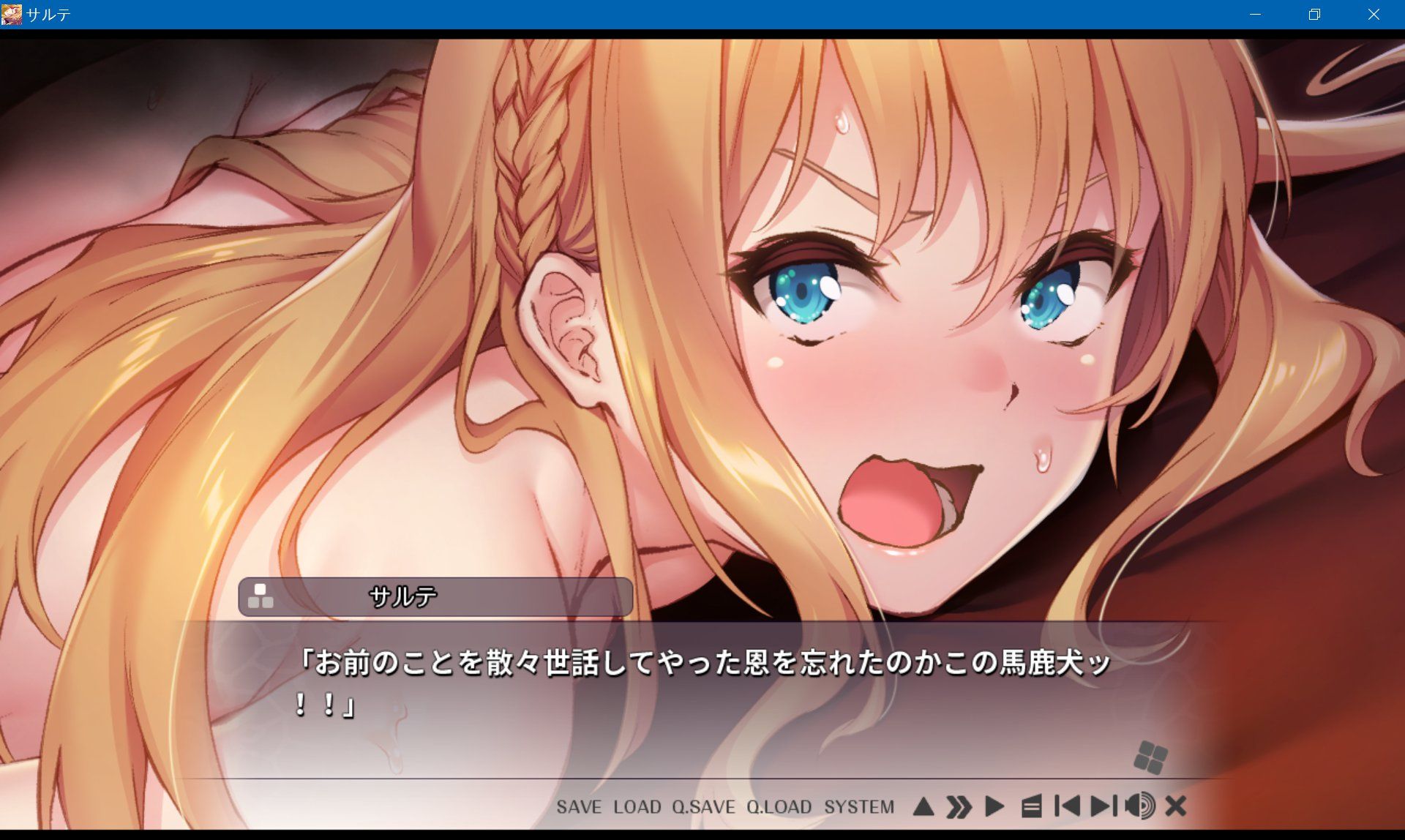Click the サルテ game icon in the title bar
The height and width of the screenshot is (840, 1405).
(x=12, y=13)
